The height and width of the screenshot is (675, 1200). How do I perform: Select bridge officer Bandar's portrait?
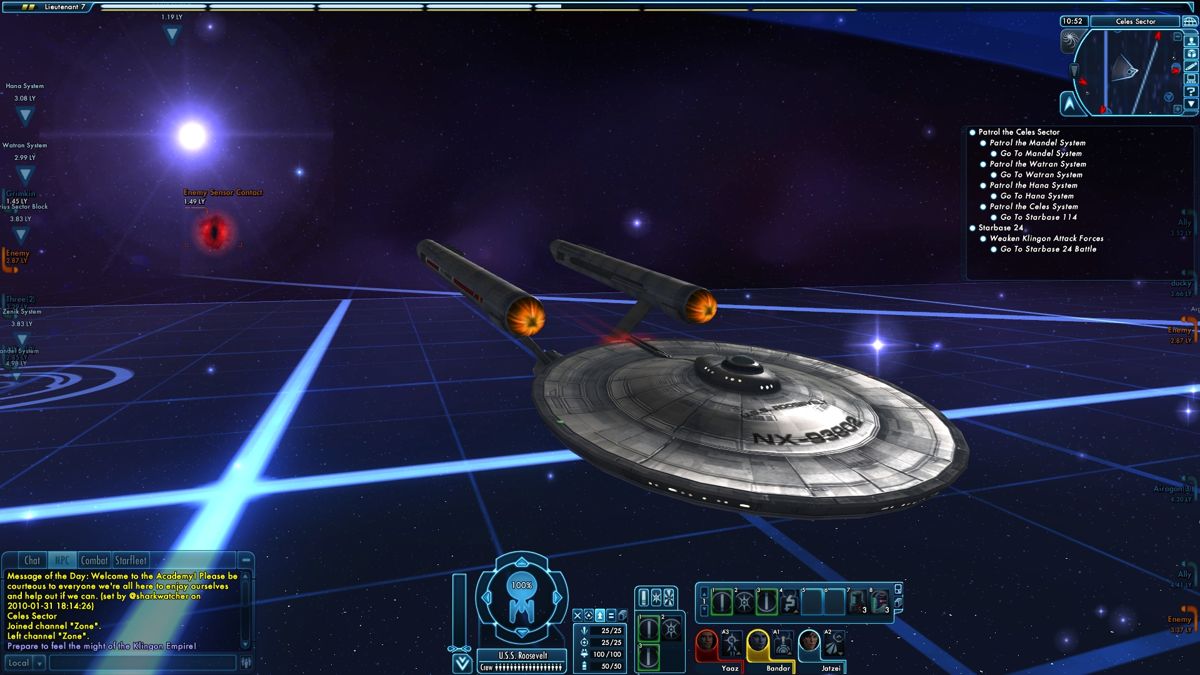pyautogui.click(x=758, y=641)
